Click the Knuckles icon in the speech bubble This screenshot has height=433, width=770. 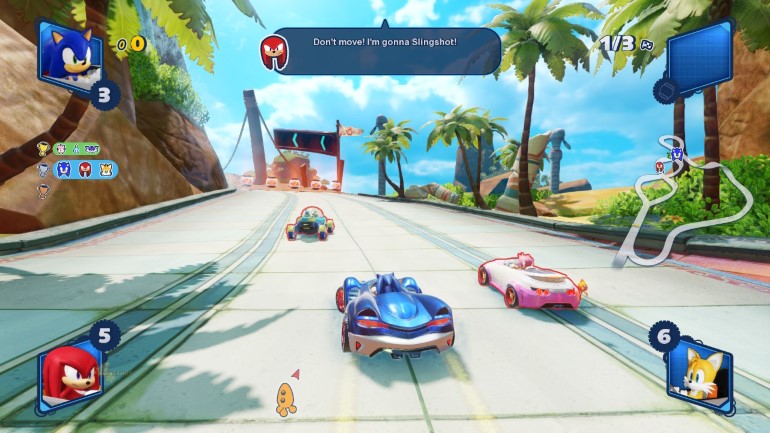pos(274,51)
